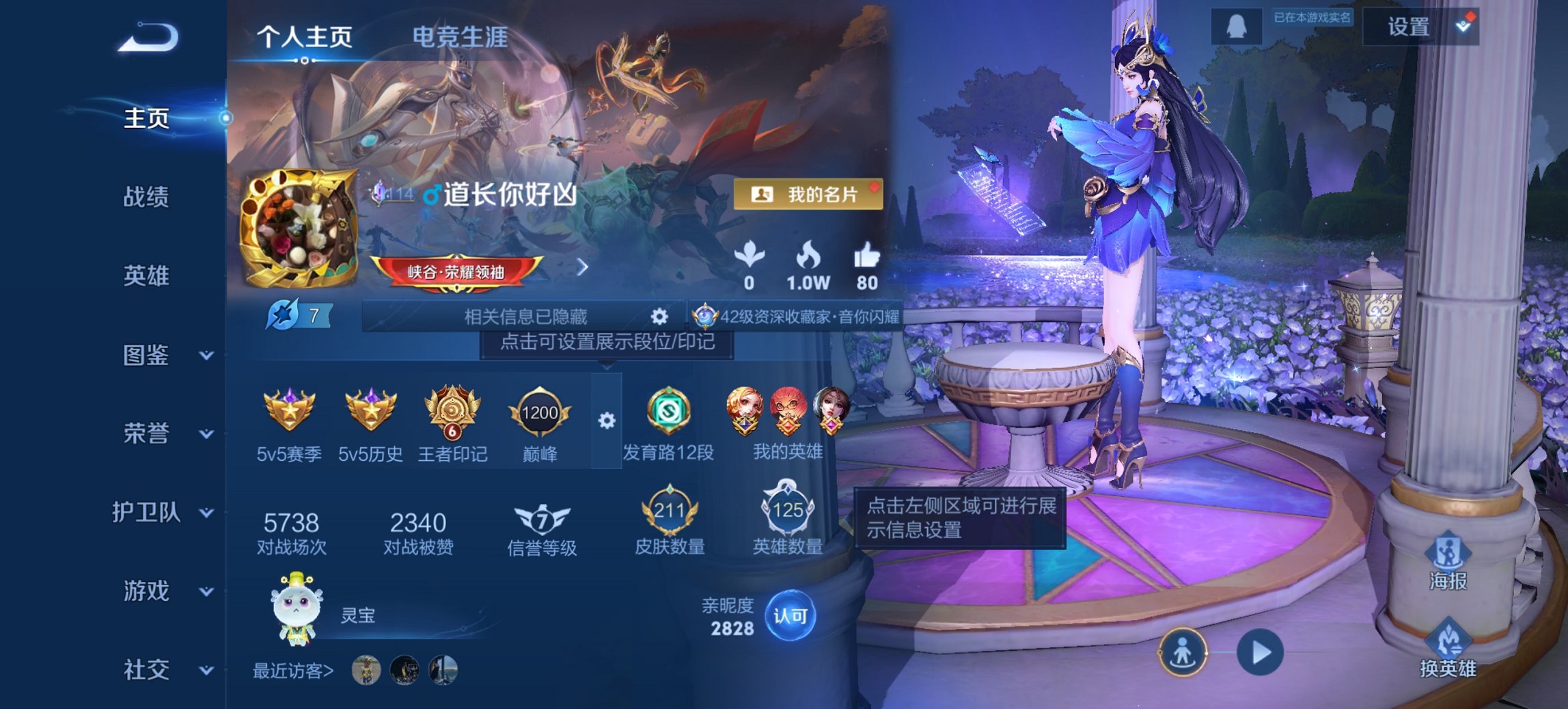Open 战绩 from the left sidebar

[148, 197]
